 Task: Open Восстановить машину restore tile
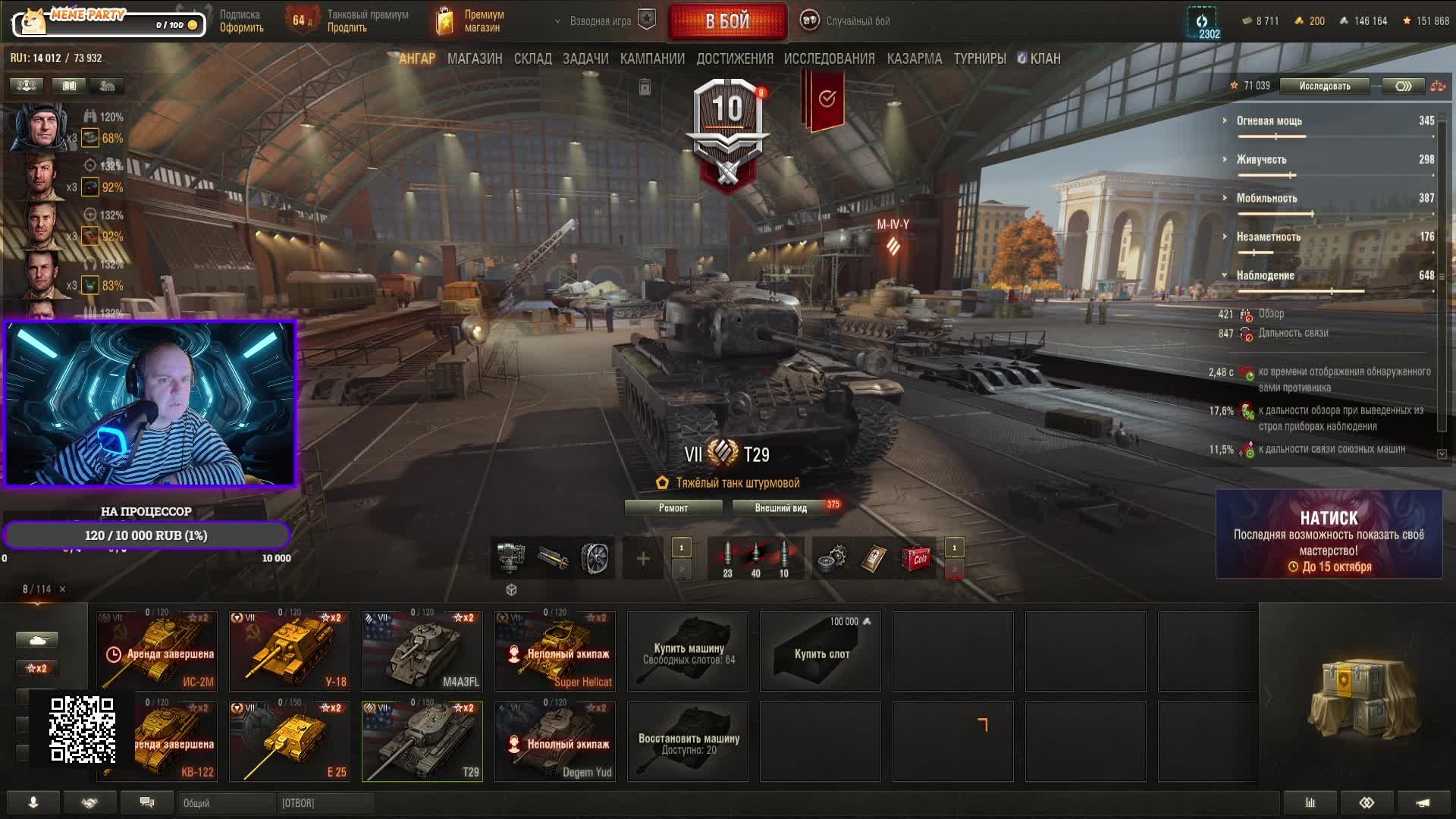pos(688,742)
